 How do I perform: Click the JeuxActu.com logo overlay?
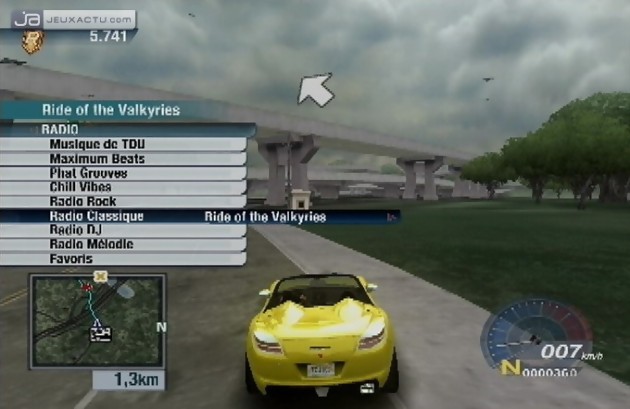click(72, 18)
